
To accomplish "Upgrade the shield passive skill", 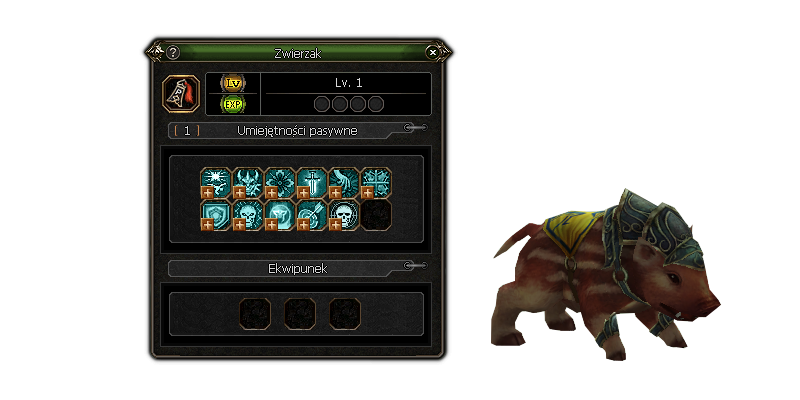I will coord(207,224).
